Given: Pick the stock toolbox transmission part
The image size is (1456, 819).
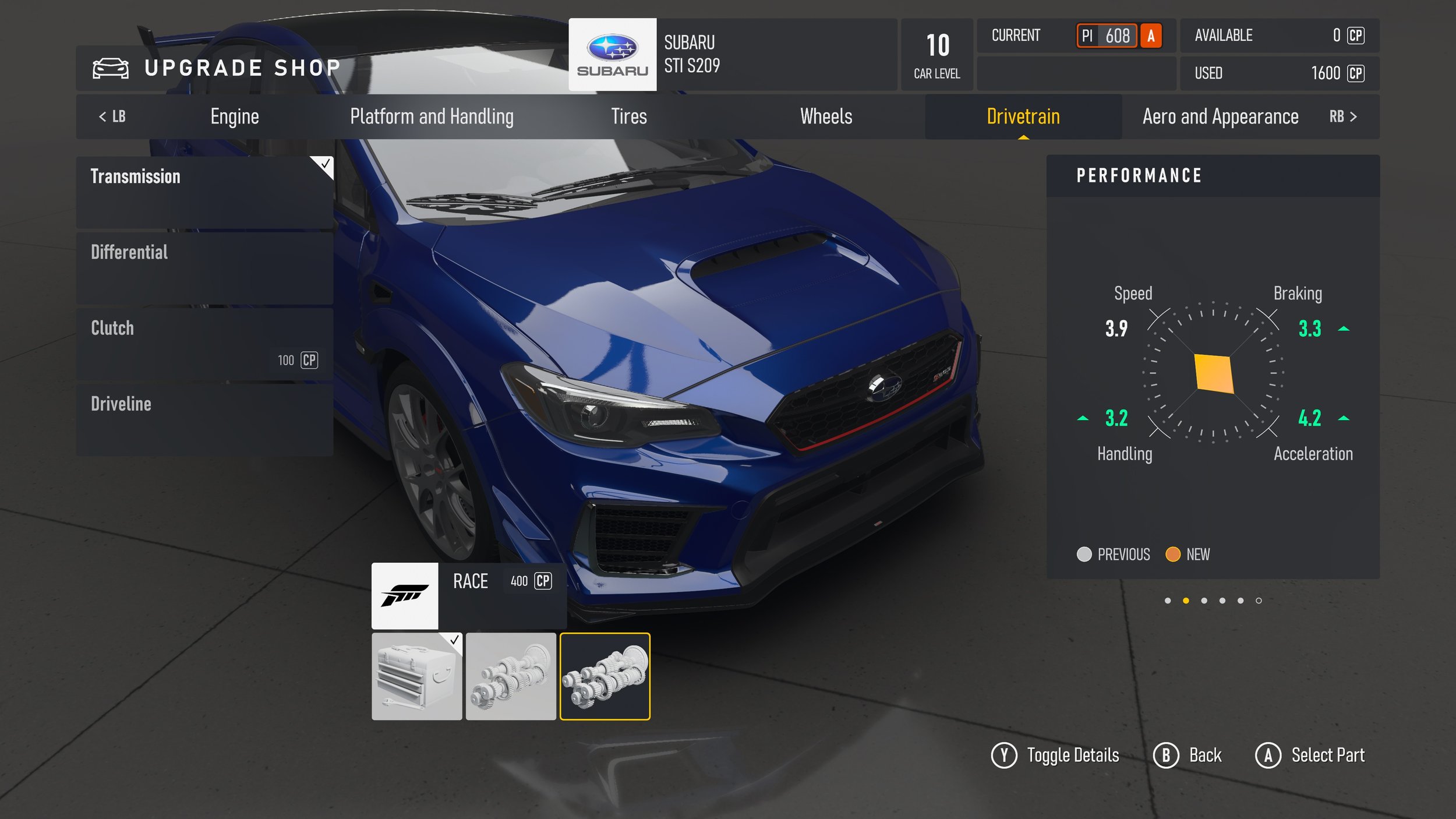Looking at the screenshot, I should coord(416,676).
